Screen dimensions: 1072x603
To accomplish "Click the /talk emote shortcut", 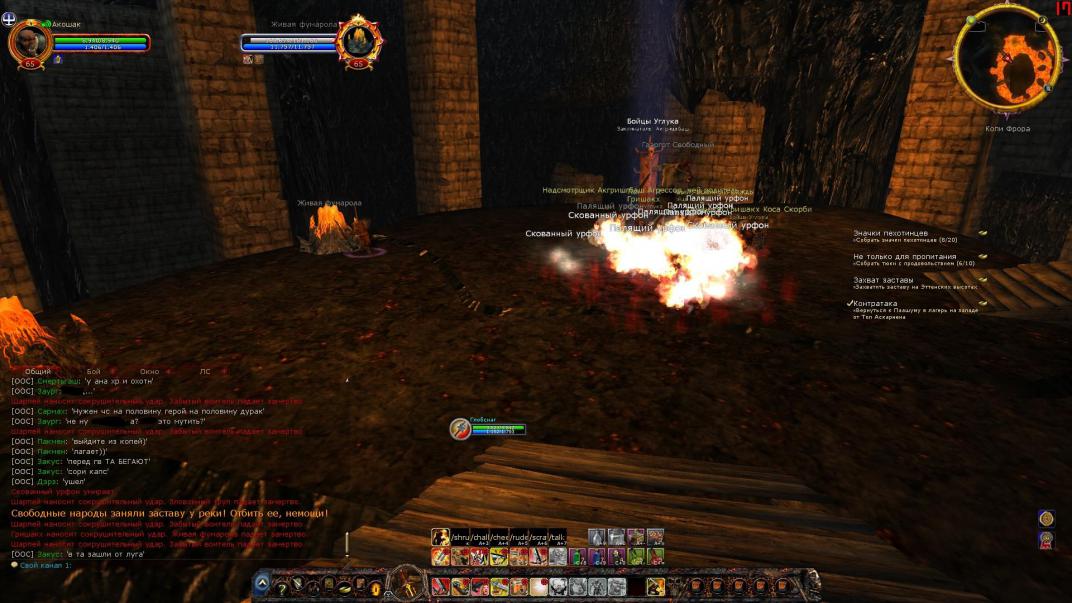I will (558, 537).
